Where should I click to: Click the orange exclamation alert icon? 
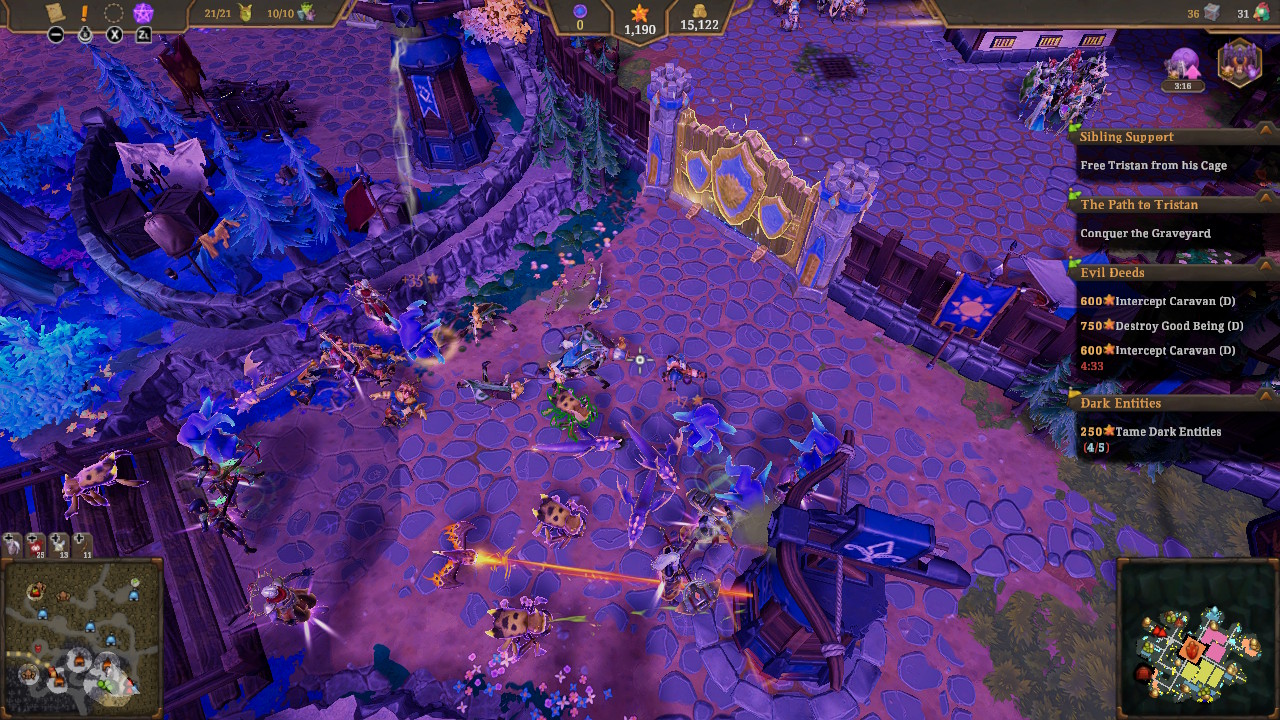(x=84, y=13)
